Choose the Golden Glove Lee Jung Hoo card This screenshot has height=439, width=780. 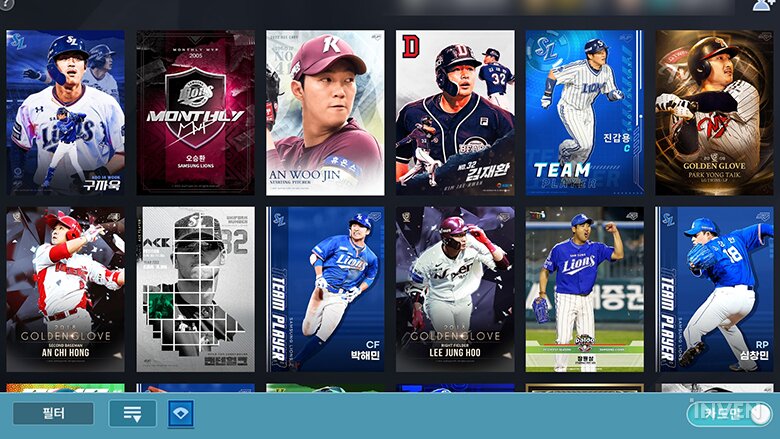pyautogui.click(x=455, y=289)
